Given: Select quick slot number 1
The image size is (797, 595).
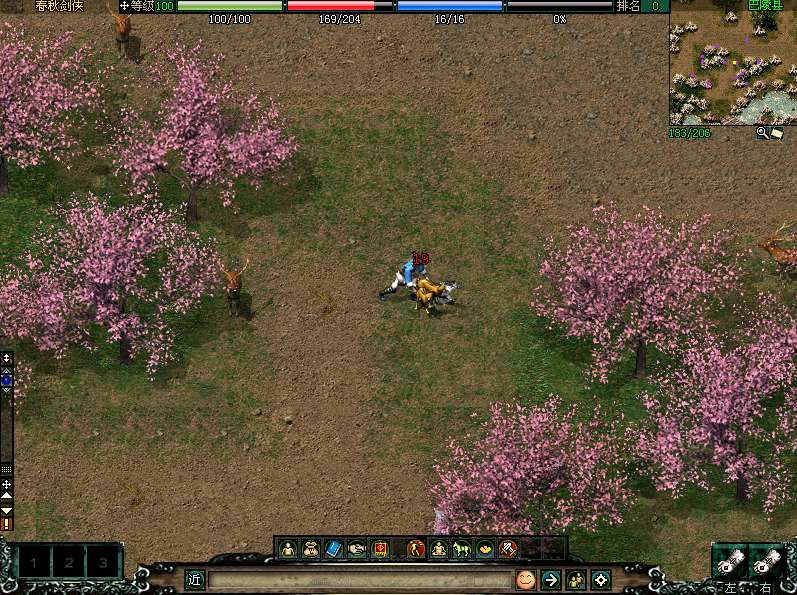Looking at the screenshot, I should (34, 563).
